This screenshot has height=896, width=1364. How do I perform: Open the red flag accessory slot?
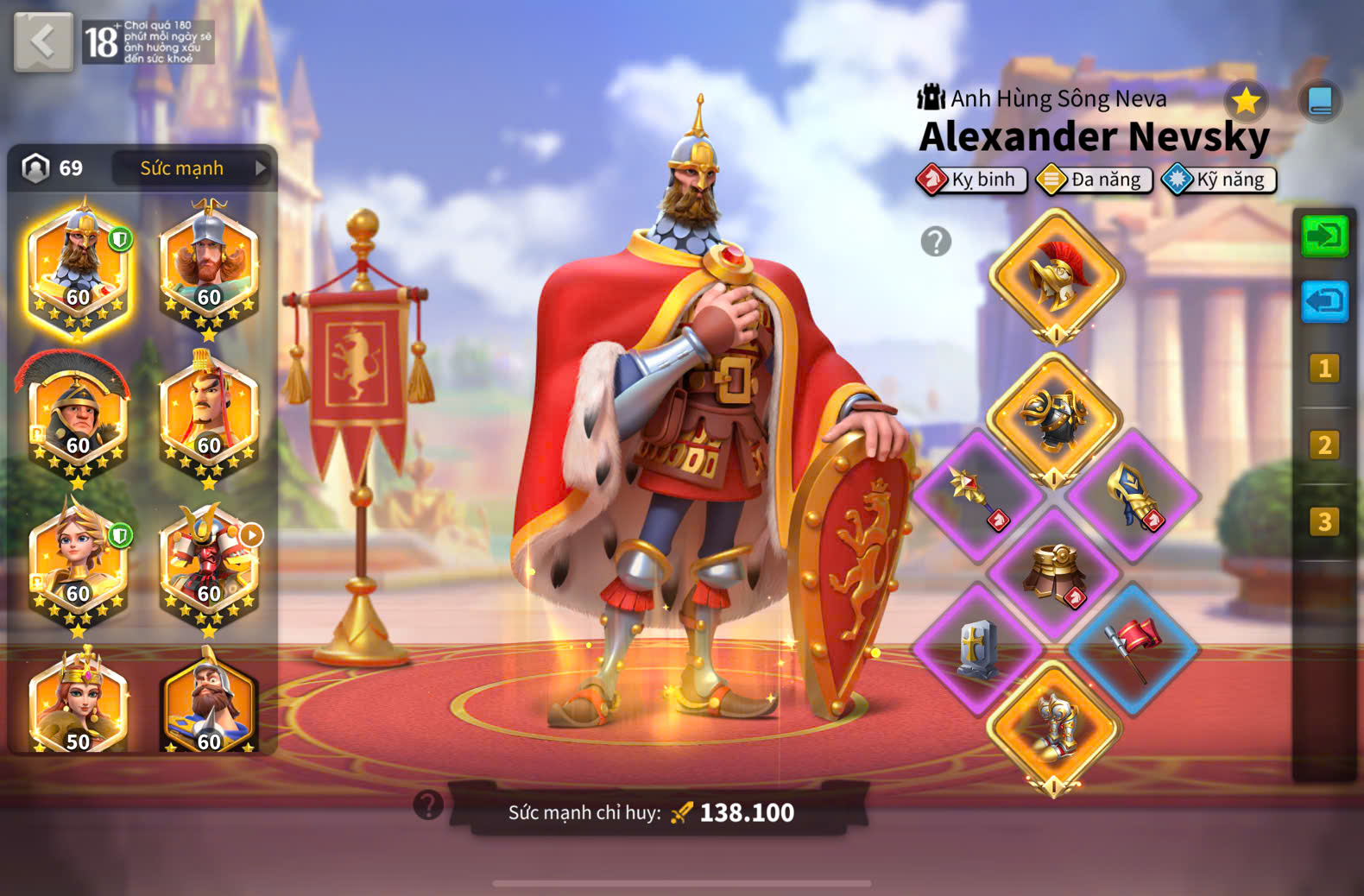1133,648
